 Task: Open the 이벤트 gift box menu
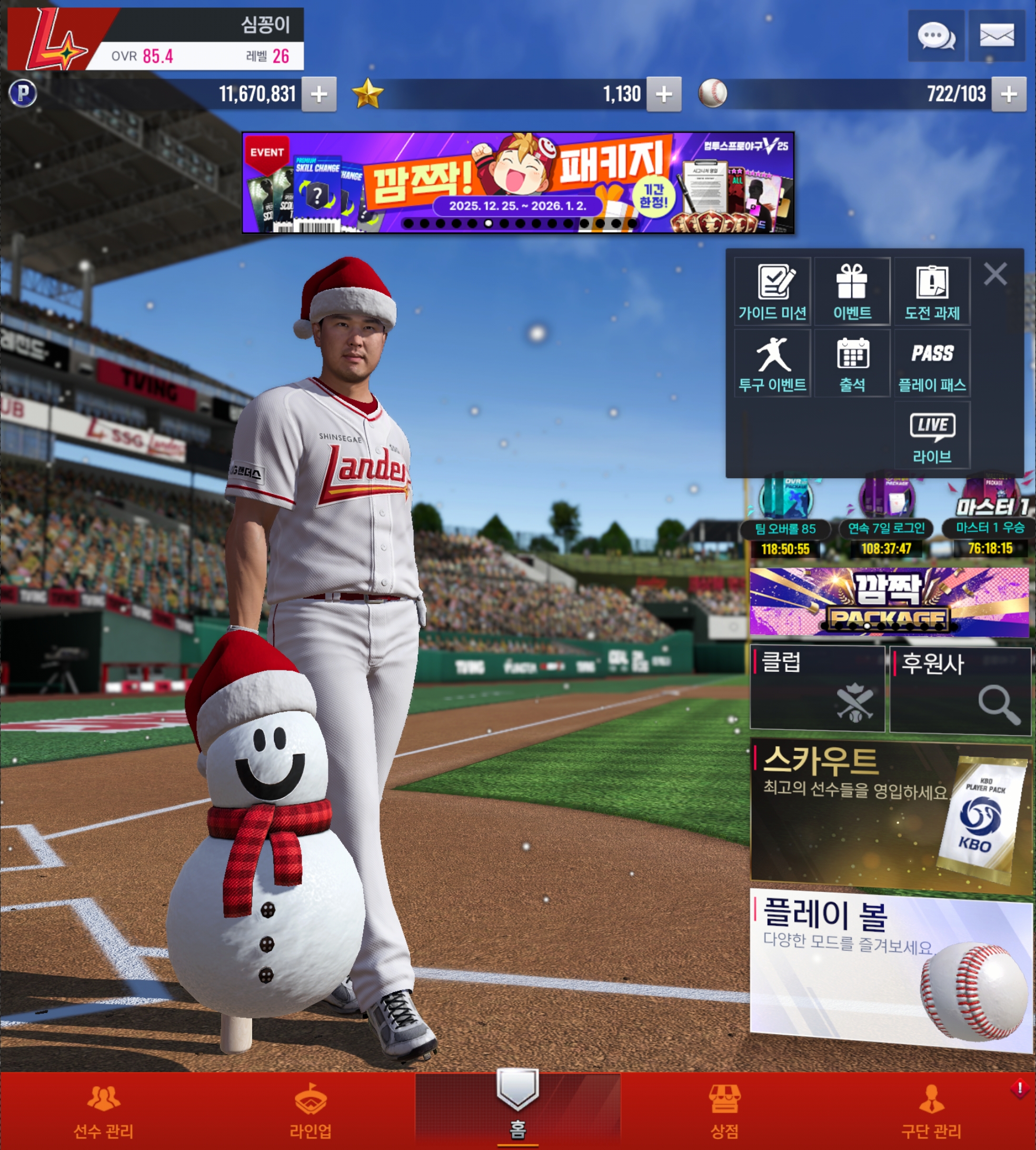[x=852, y=292]
